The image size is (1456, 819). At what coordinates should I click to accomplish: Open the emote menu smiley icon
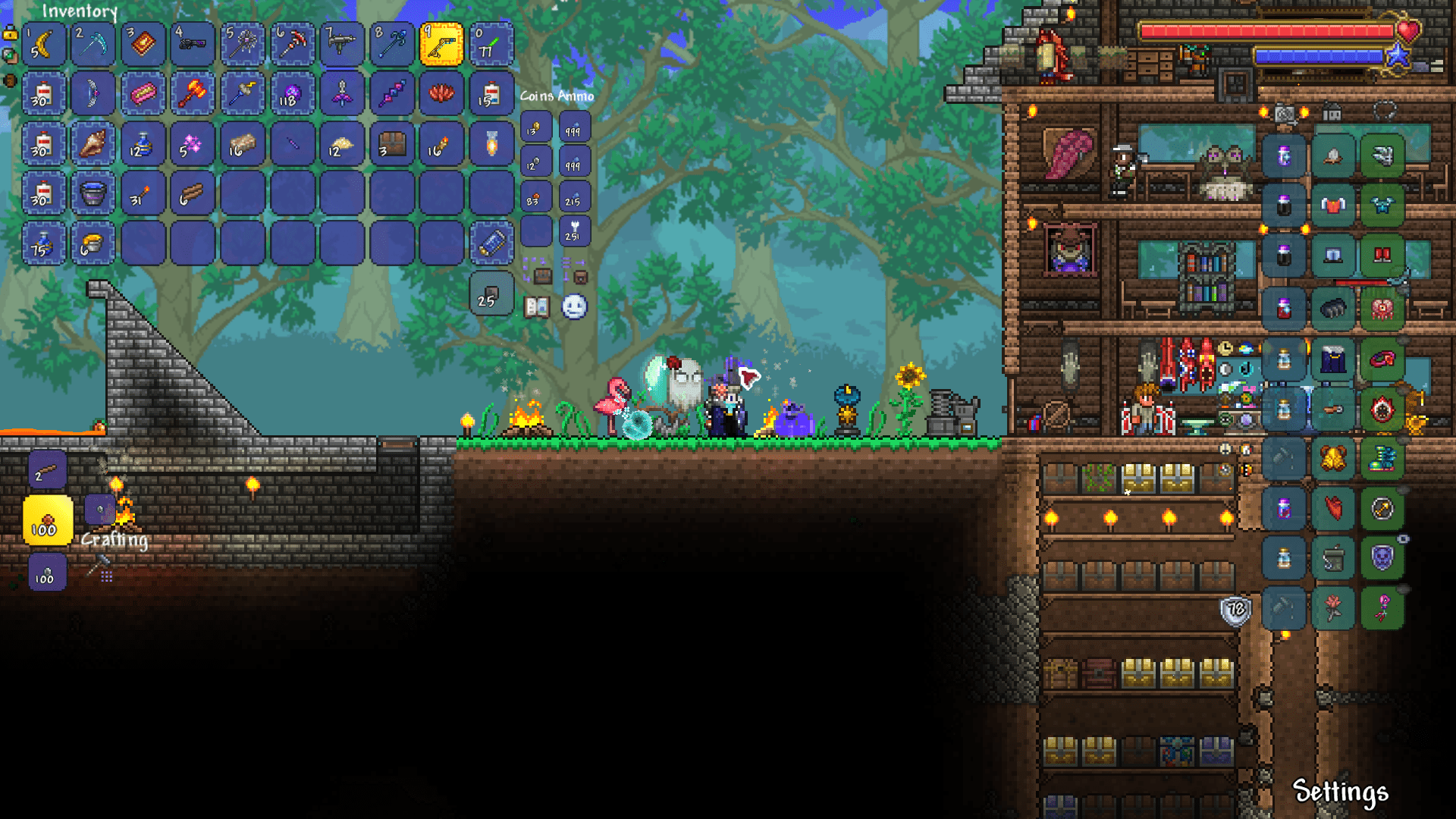click(x=574, y=308)
